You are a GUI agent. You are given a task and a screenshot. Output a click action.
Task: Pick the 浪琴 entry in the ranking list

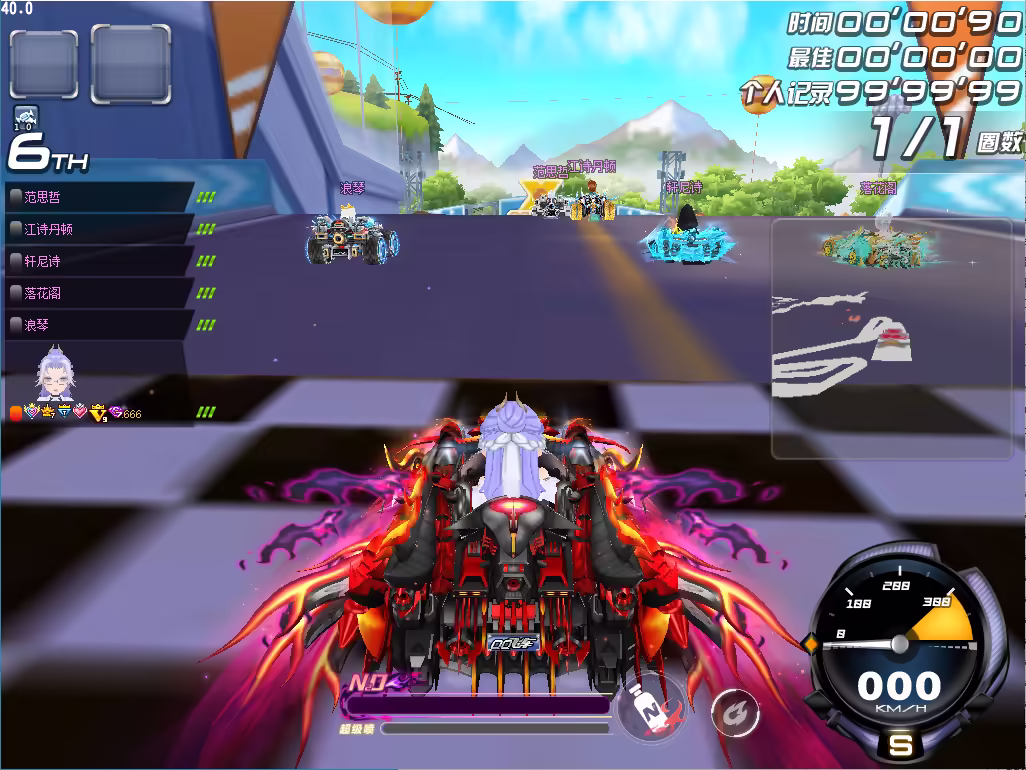[x=100, y=325]
